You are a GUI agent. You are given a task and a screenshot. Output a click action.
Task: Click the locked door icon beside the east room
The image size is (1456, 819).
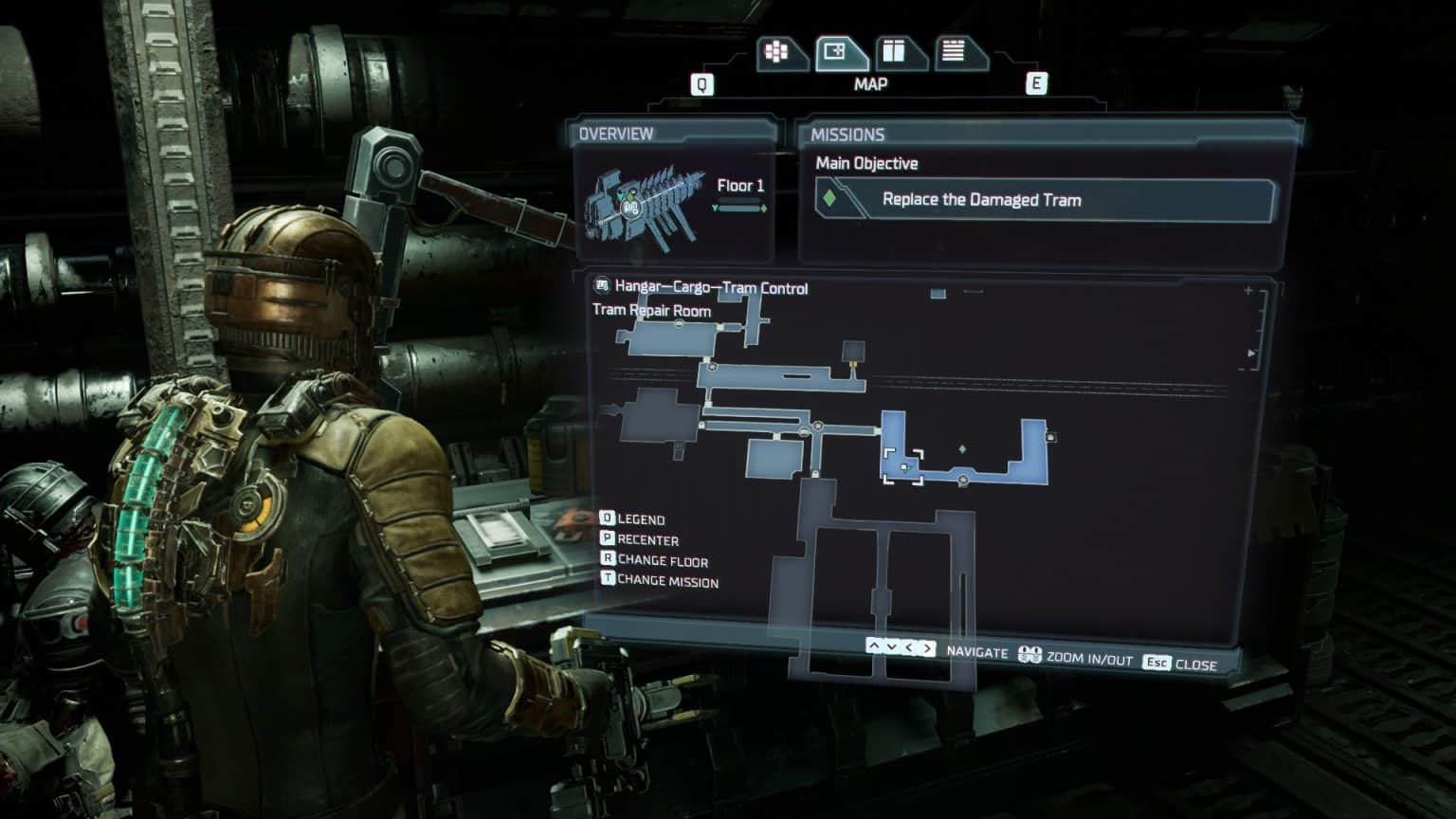tap(1050, 437)
